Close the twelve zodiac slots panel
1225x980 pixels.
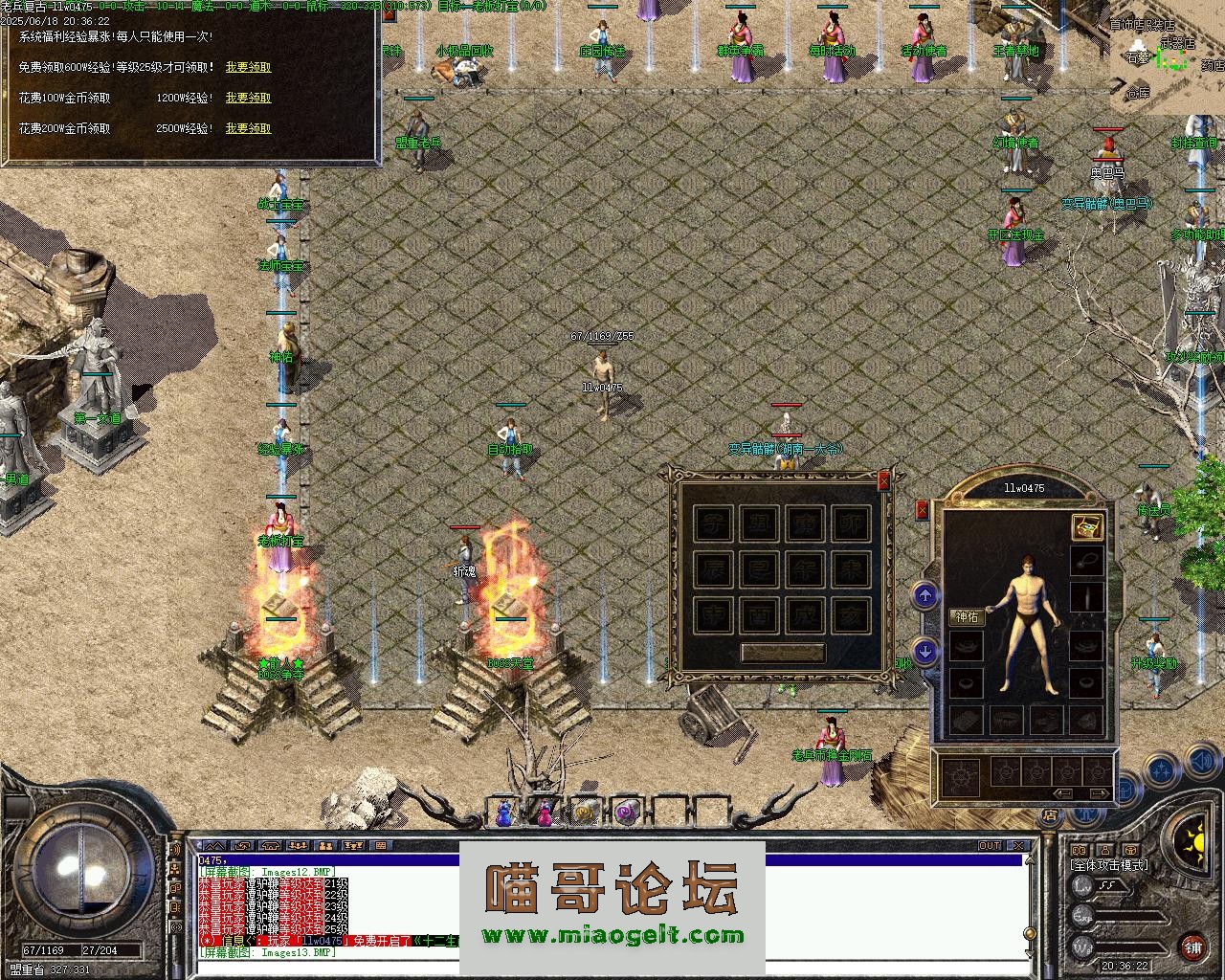(883, 480)
